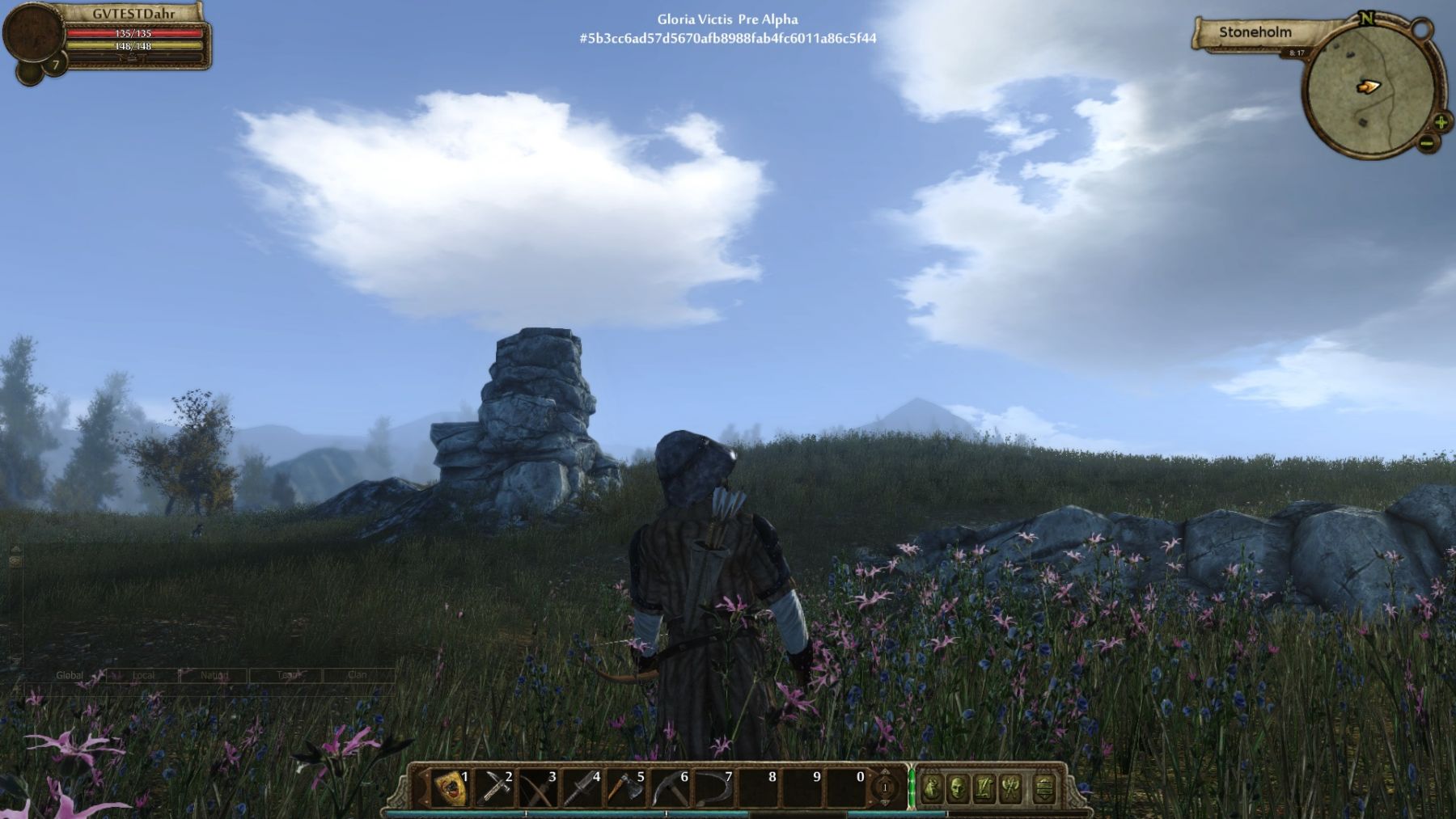The height and width of the screenshot is (819, 1456).
Task: Switch to the Local chat tab
Action: click(x=143, y=675)
